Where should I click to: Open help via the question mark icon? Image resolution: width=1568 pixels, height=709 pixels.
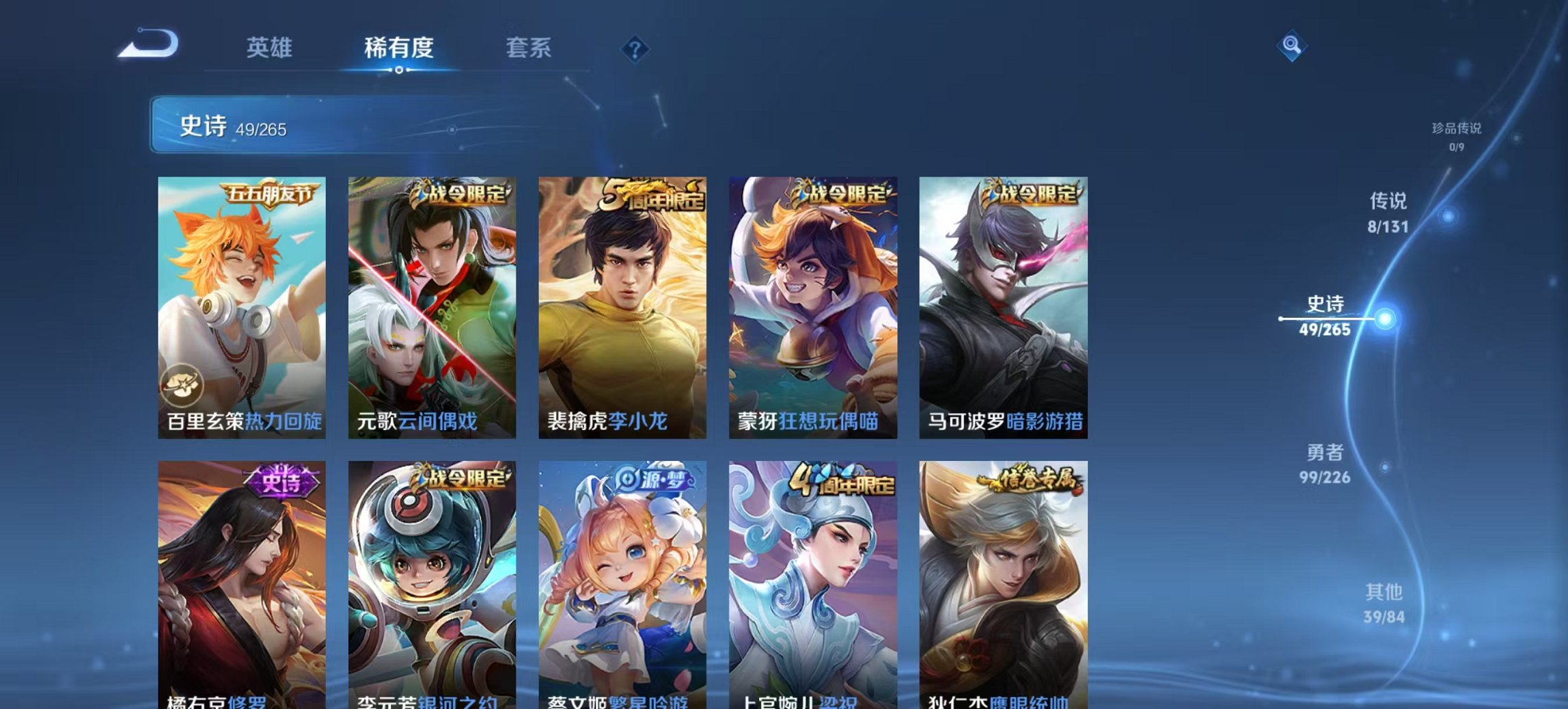coord(635,49)
